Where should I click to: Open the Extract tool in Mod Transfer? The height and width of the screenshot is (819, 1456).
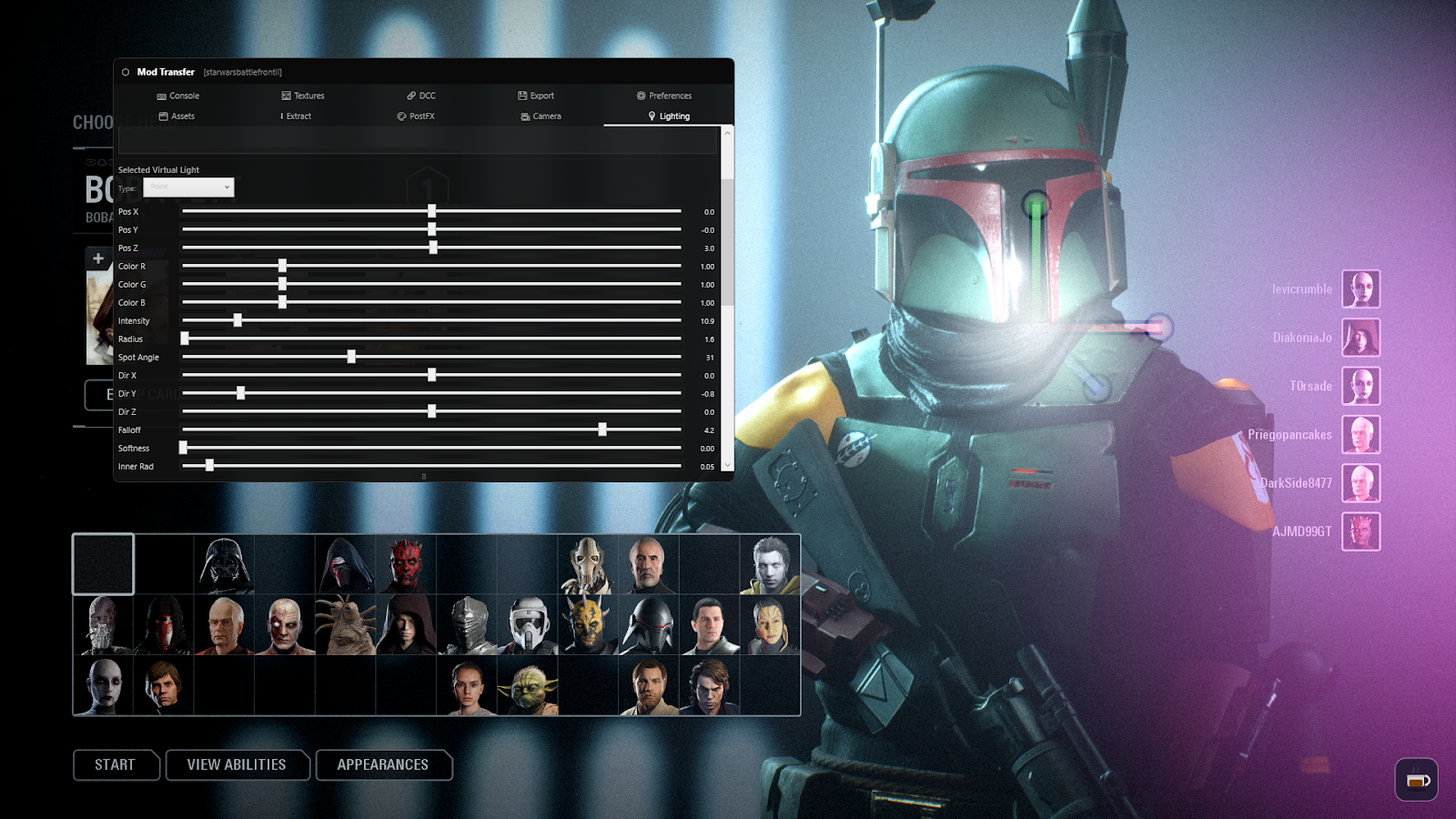pyautogui.click(x=296, y=116)
